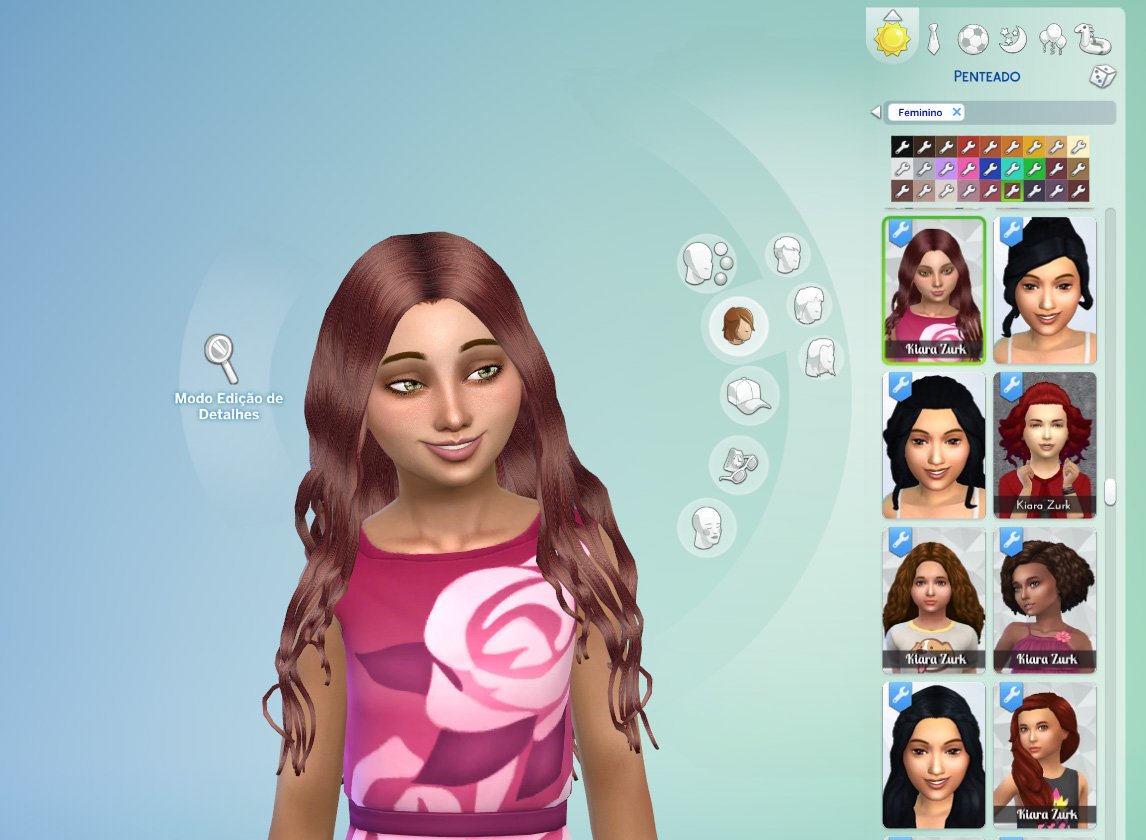
Task: Collapse the filter bar with the left arrow
Action: click(x=876, y=112)
